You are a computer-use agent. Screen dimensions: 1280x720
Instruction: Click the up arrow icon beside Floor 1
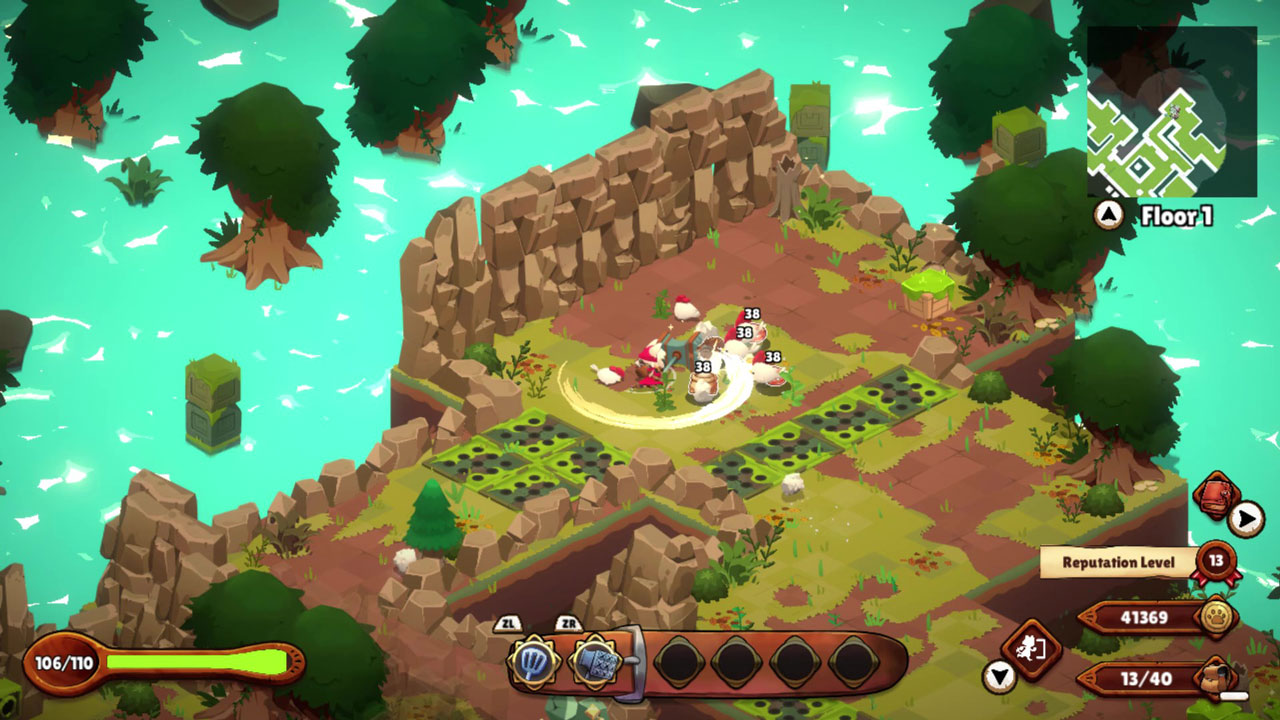[x=1108, y=213]
